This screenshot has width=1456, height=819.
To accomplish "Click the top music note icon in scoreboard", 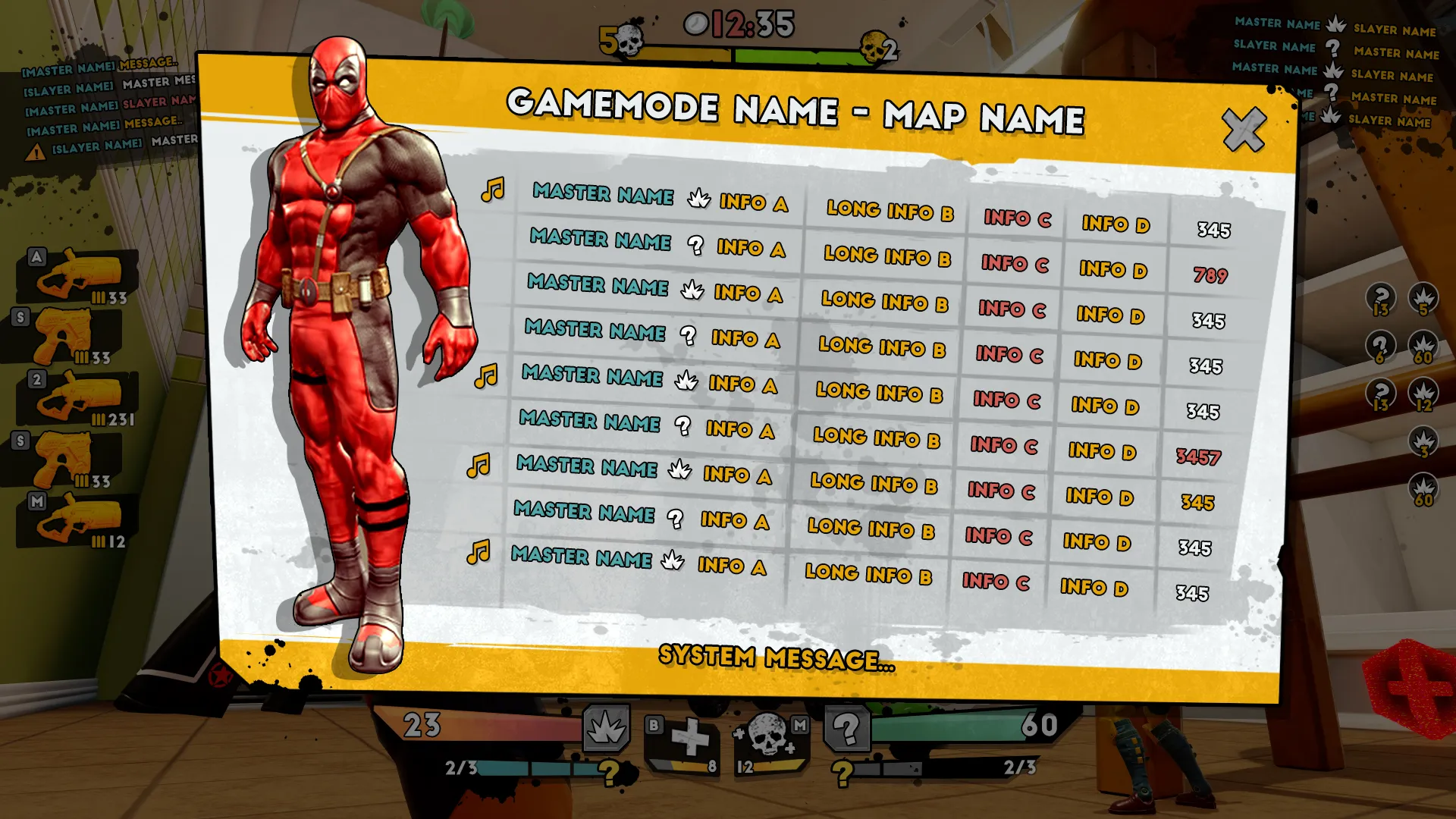I will 493,189.
